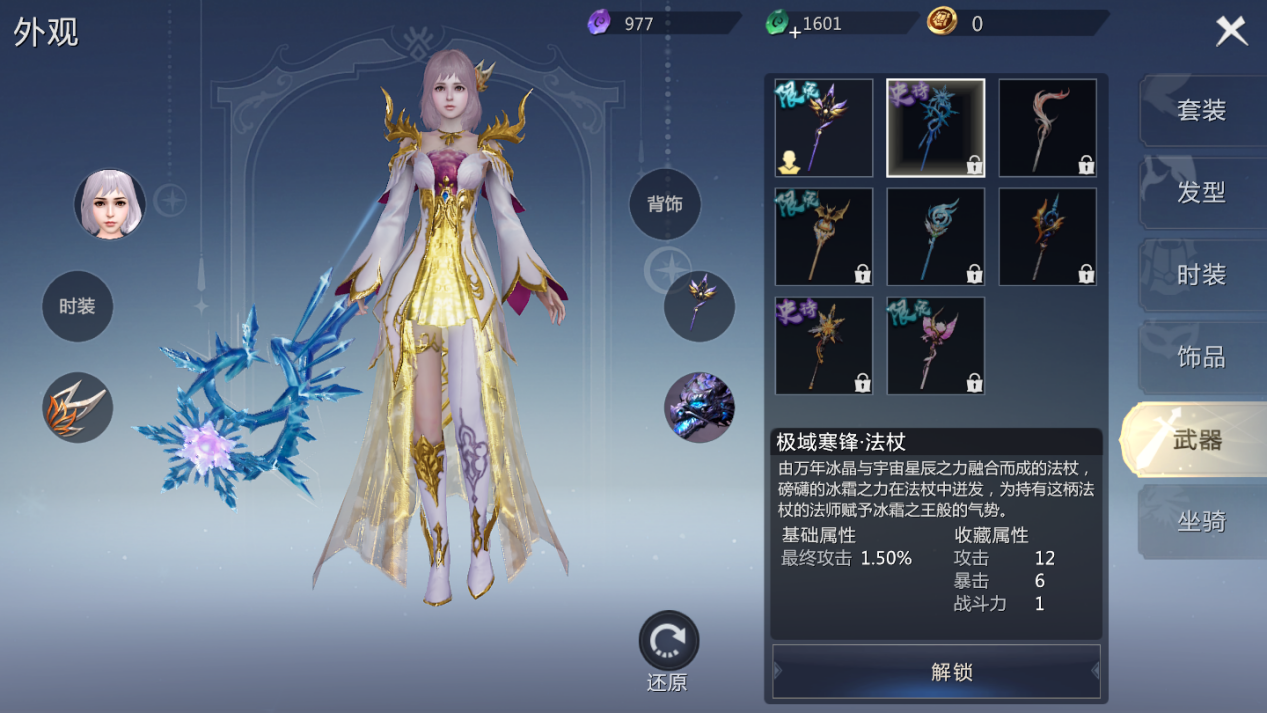Select the golden star 史诗 staff thumbnail
Viewport: 1267px width, 713px height.
click(824, 345)
